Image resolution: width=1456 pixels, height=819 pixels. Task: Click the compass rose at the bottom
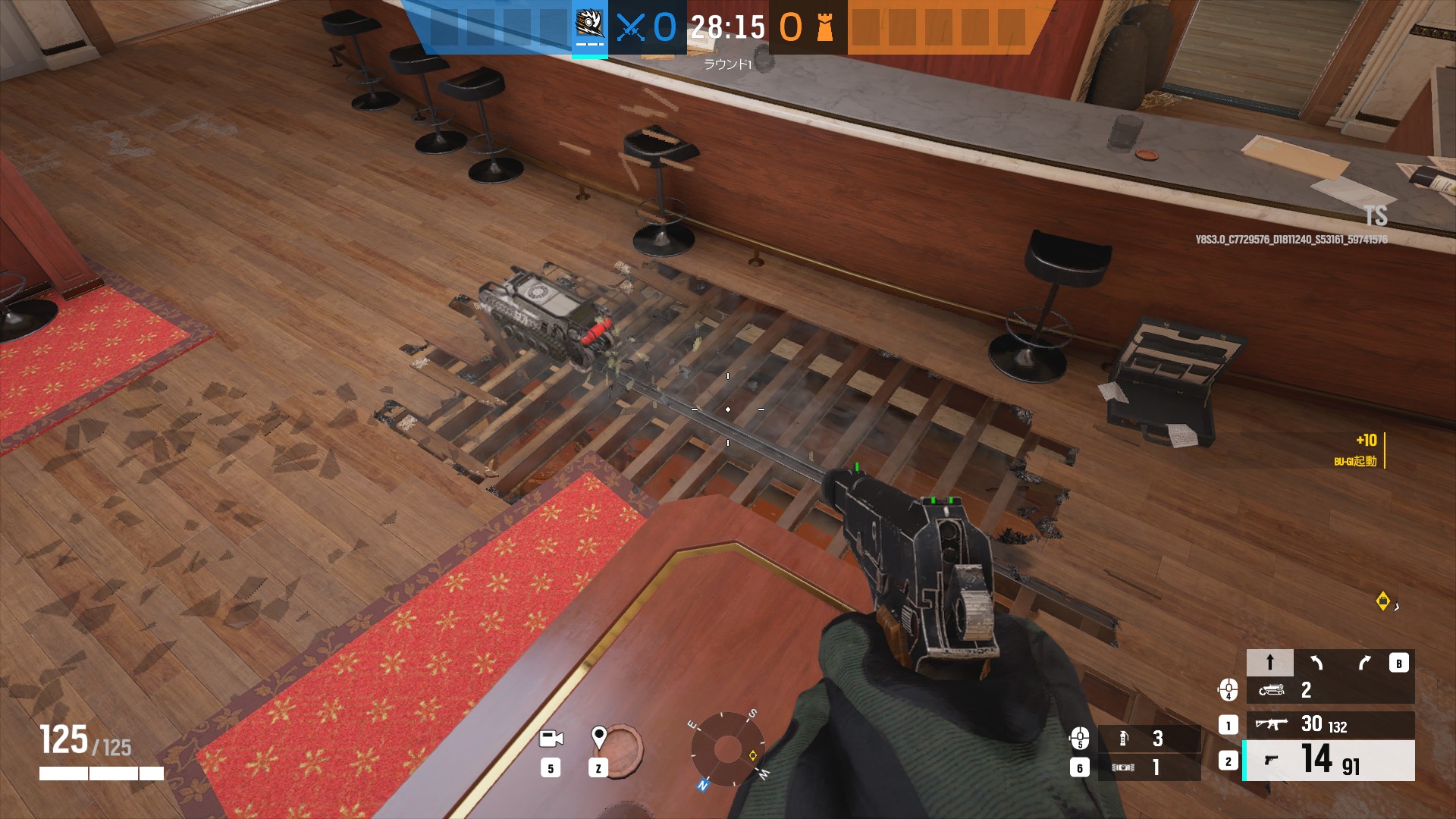729,751
